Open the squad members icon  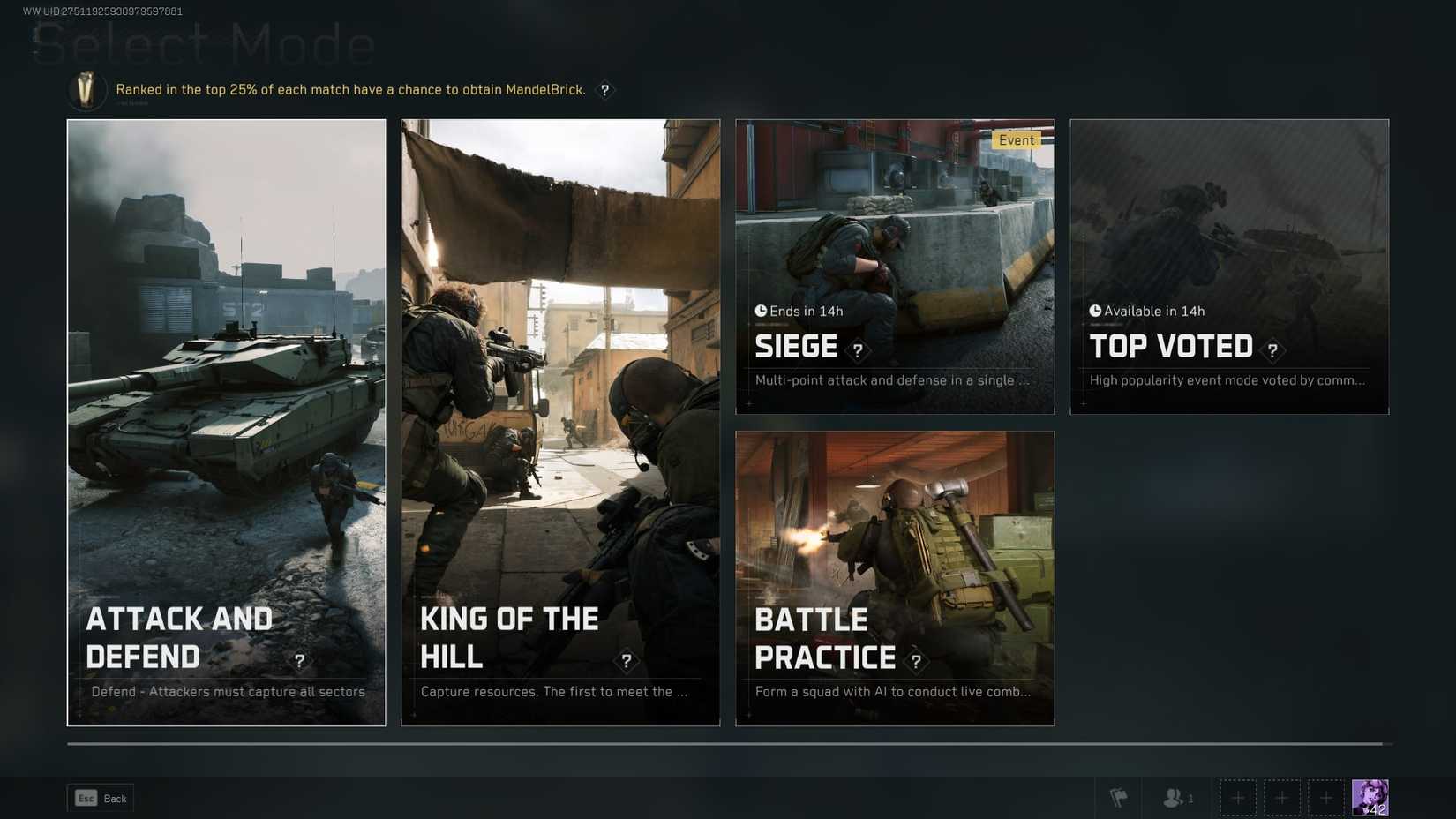[x=1177, y=798]
